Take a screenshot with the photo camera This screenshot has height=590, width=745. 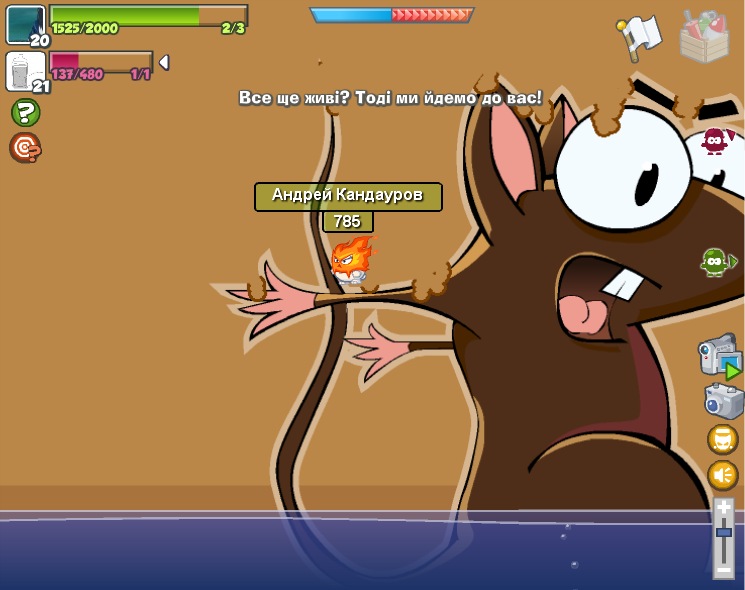[x=723, y=400]
